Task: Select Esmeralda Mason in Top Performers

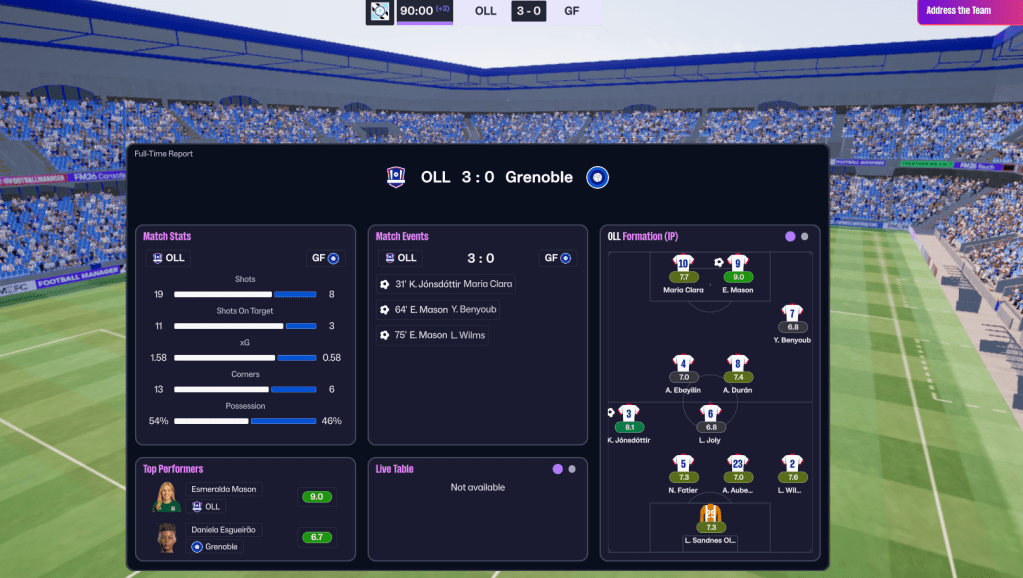Action: (225, 490)
